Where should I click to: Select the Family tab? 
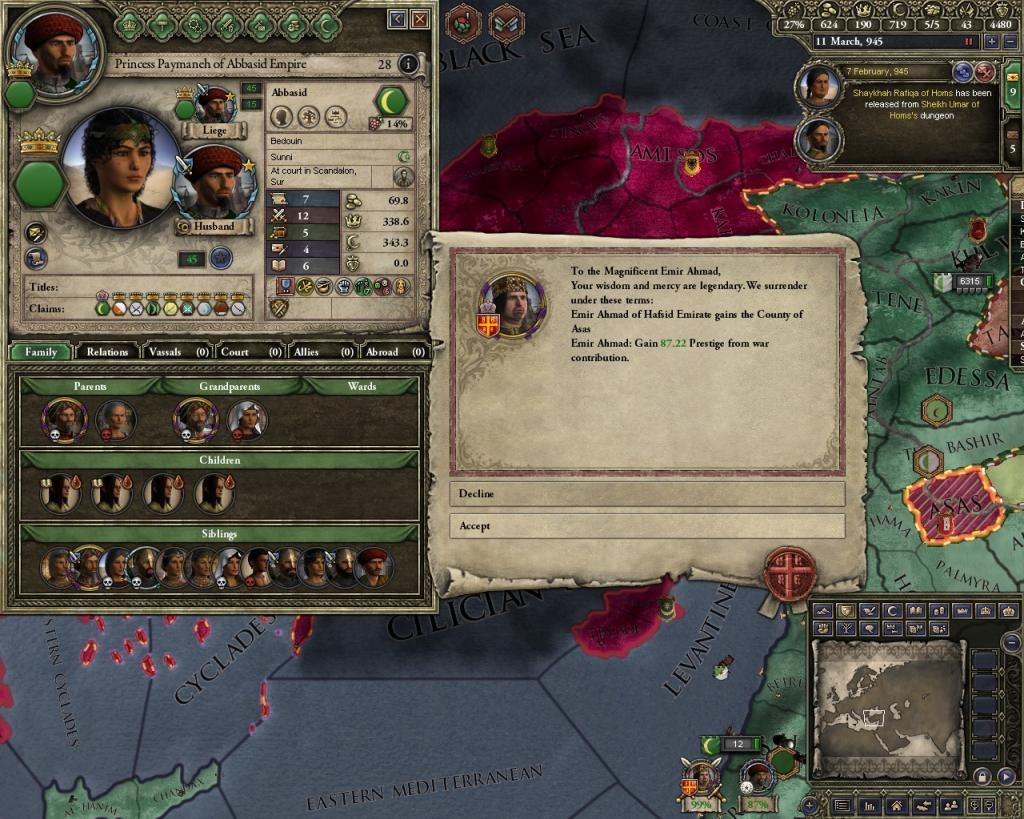[x=41, y=352]
